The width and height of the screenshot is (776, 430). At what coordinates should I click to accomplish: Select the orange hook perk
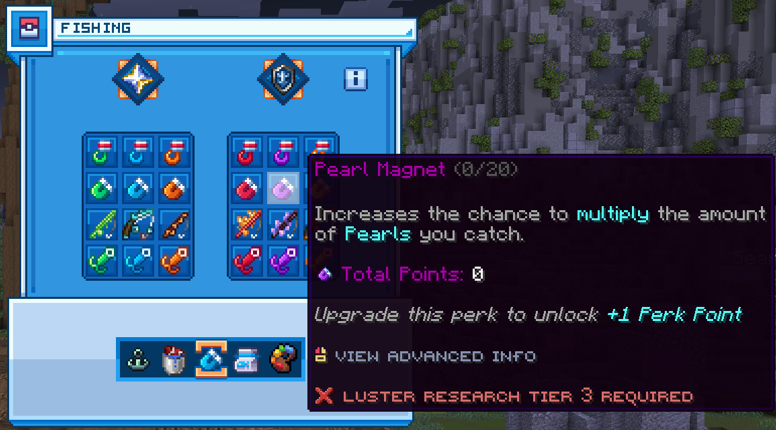[x=173, y=153]
